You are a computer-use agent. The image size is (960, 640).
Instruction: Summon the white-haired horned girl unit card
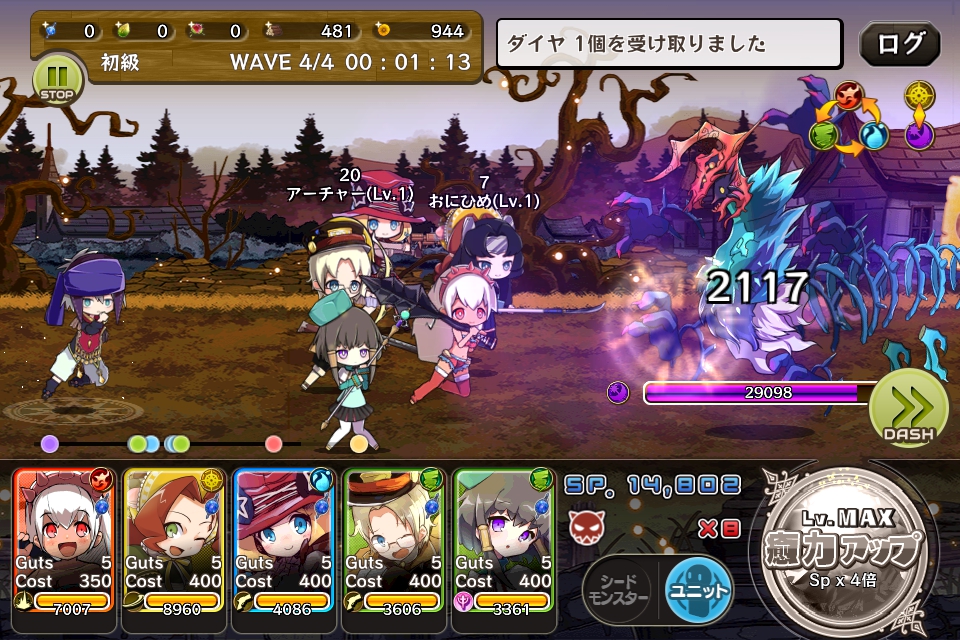[x=64, y=539]
